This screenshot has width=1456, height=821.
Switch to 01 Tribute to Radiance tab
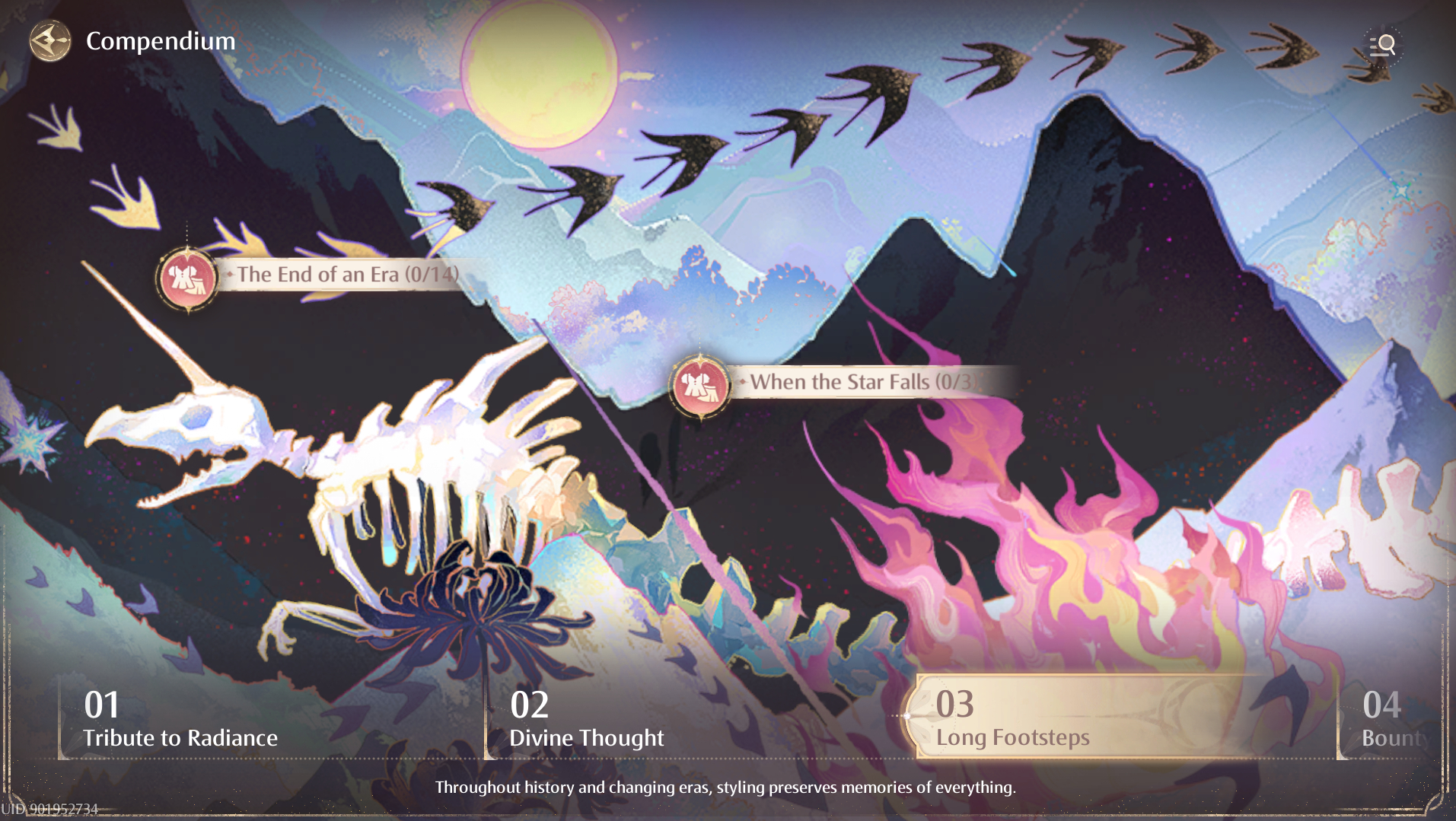point(180,719)
